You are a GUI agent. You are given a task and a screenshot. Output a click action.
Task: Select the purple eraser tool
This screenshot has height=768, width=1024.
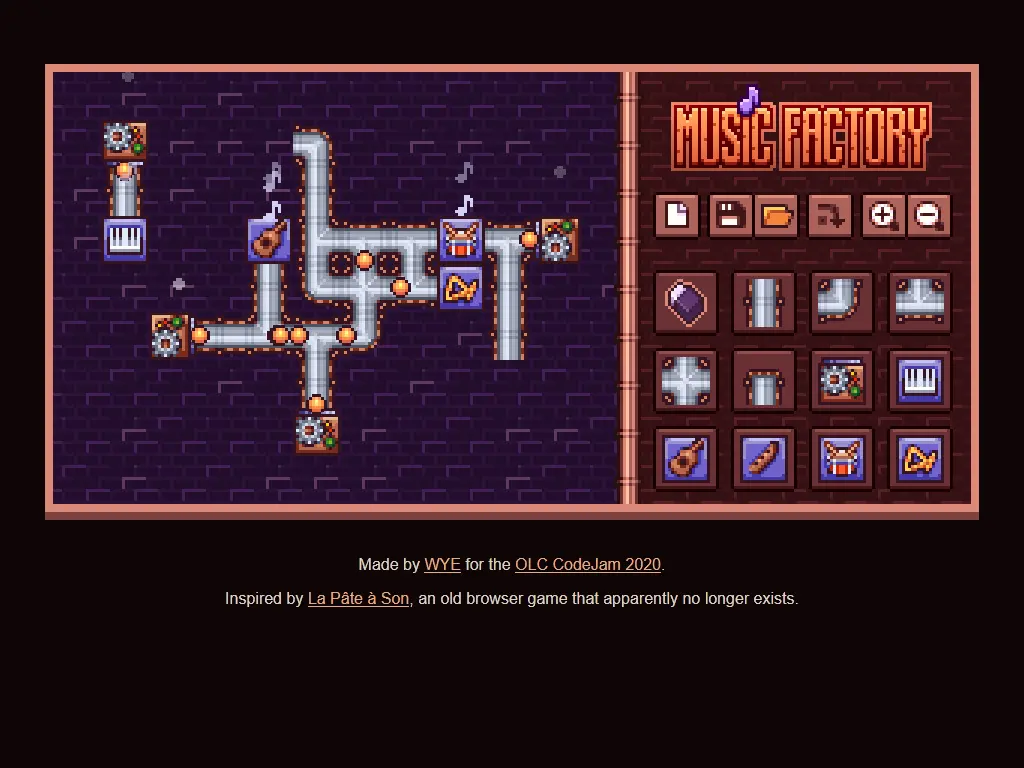click(x=686, y=302)
